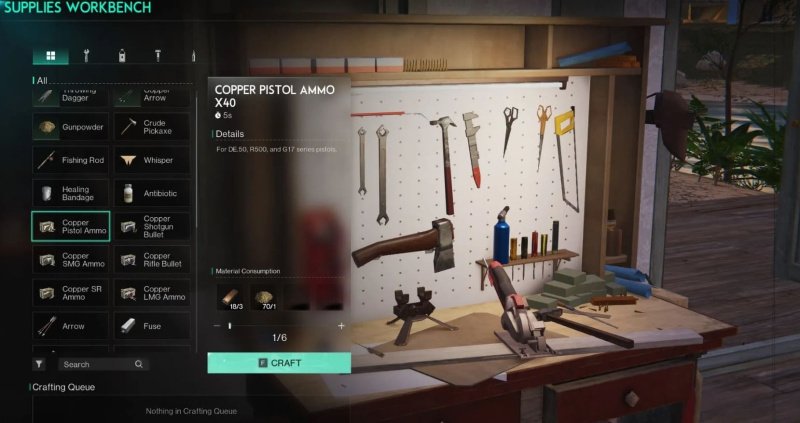The width and height of the screenshot is (800, 423).
Task: Choose the Copper LMG Ammo recipe
Action: pyautogui.click(x=151, y=292)
